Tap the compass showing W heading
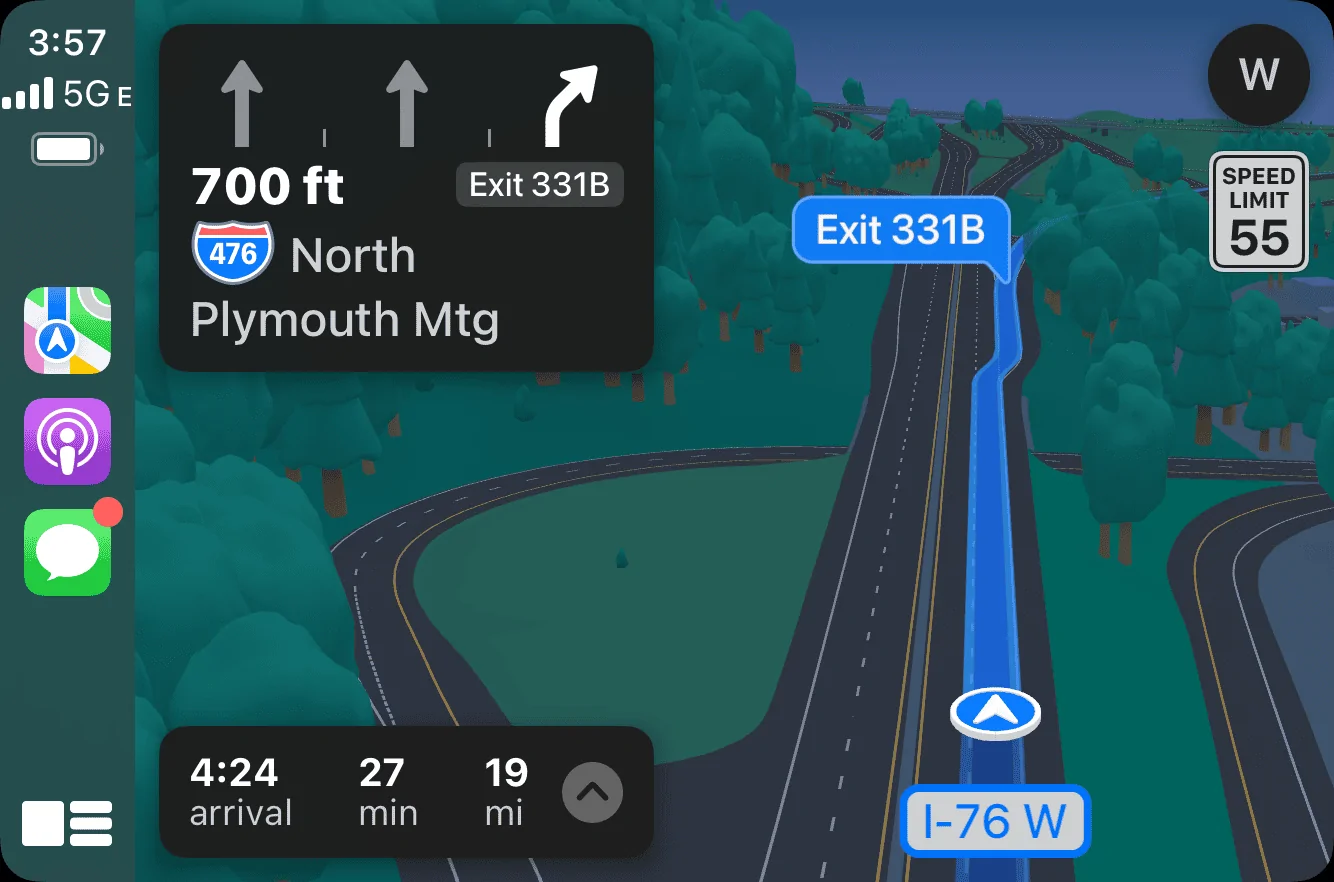This screenshot has width=1334, height=882. pos(1258,74)
